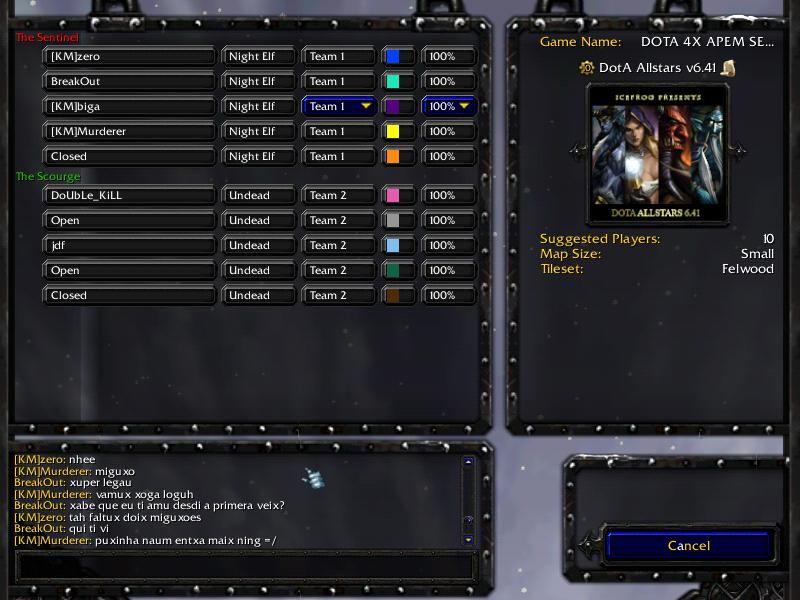Select the BreakOut player slot
This screenshot has height=600, width=800.
click(130, 81)
